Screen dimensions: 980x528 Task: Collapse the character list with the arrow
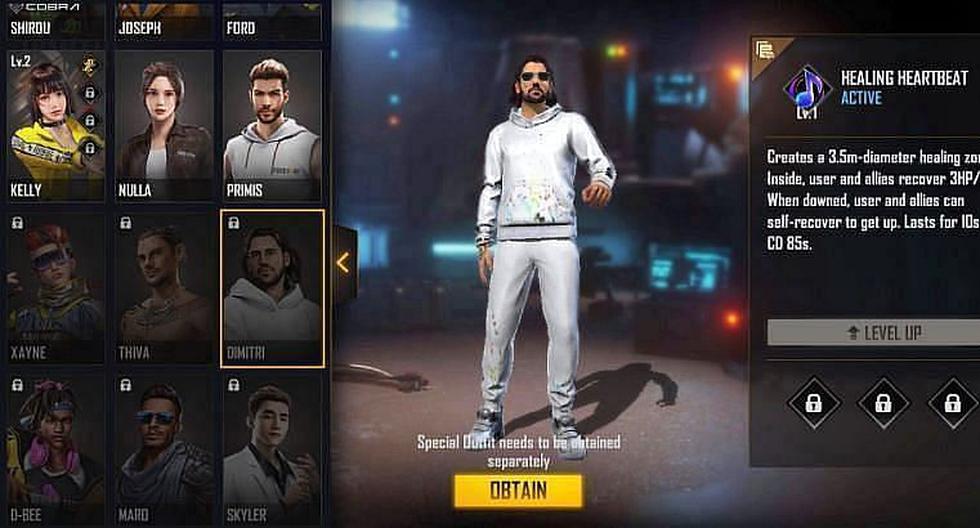(x=343, y=264)
